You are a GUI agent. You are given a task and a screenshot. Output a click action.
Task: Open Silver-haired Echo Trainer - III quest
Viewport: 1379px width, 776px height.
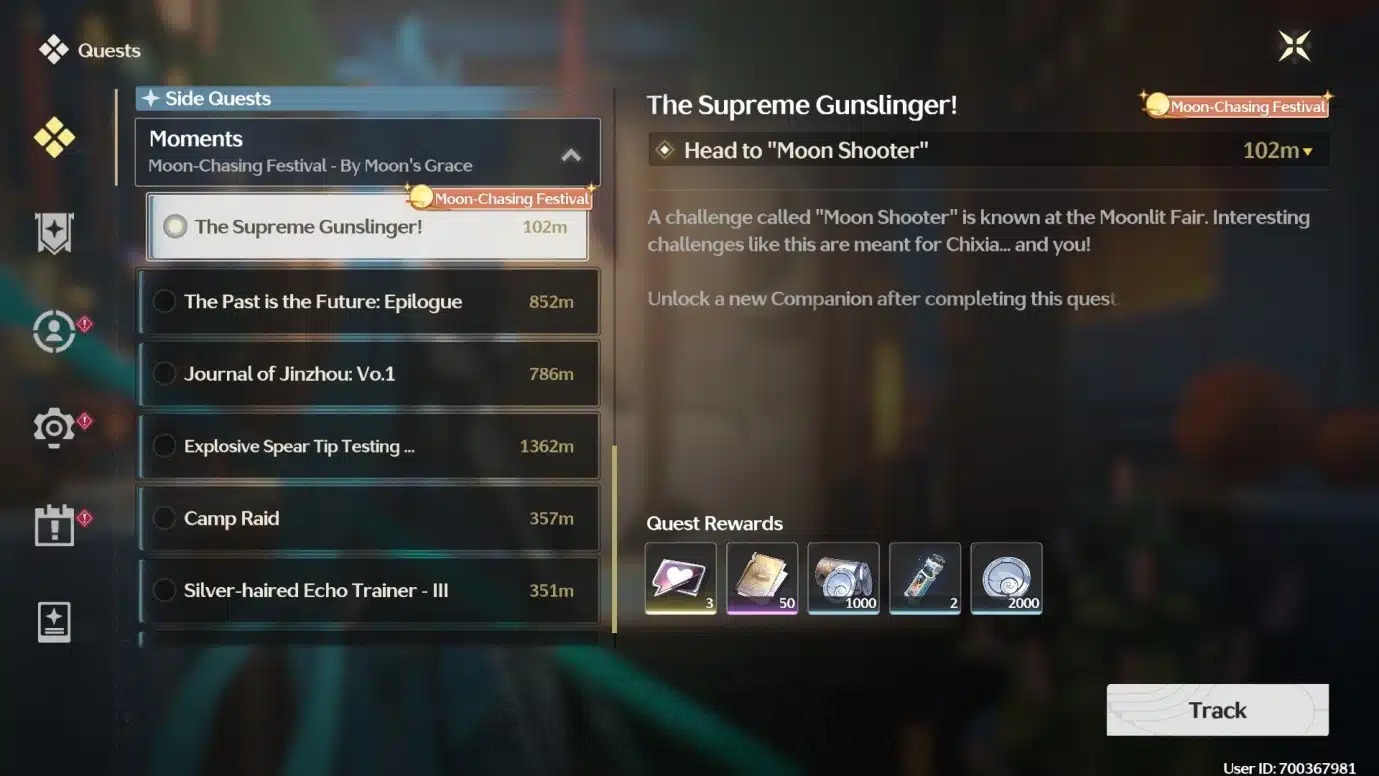367,590
